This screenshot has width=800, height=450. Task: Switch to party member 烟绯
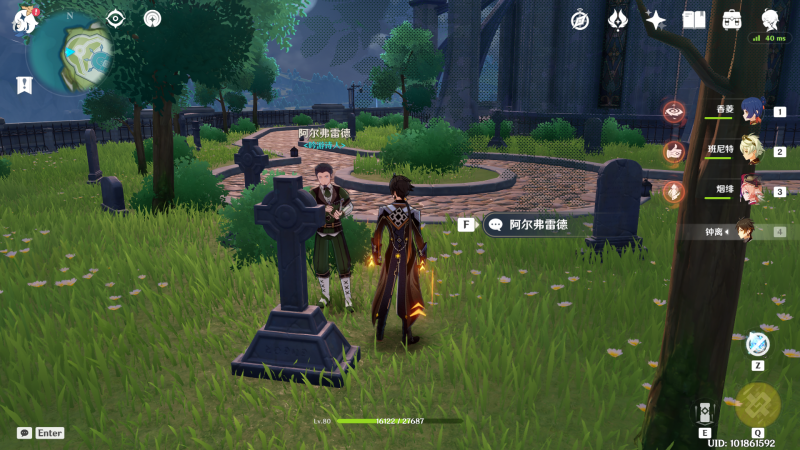(749, 191)
